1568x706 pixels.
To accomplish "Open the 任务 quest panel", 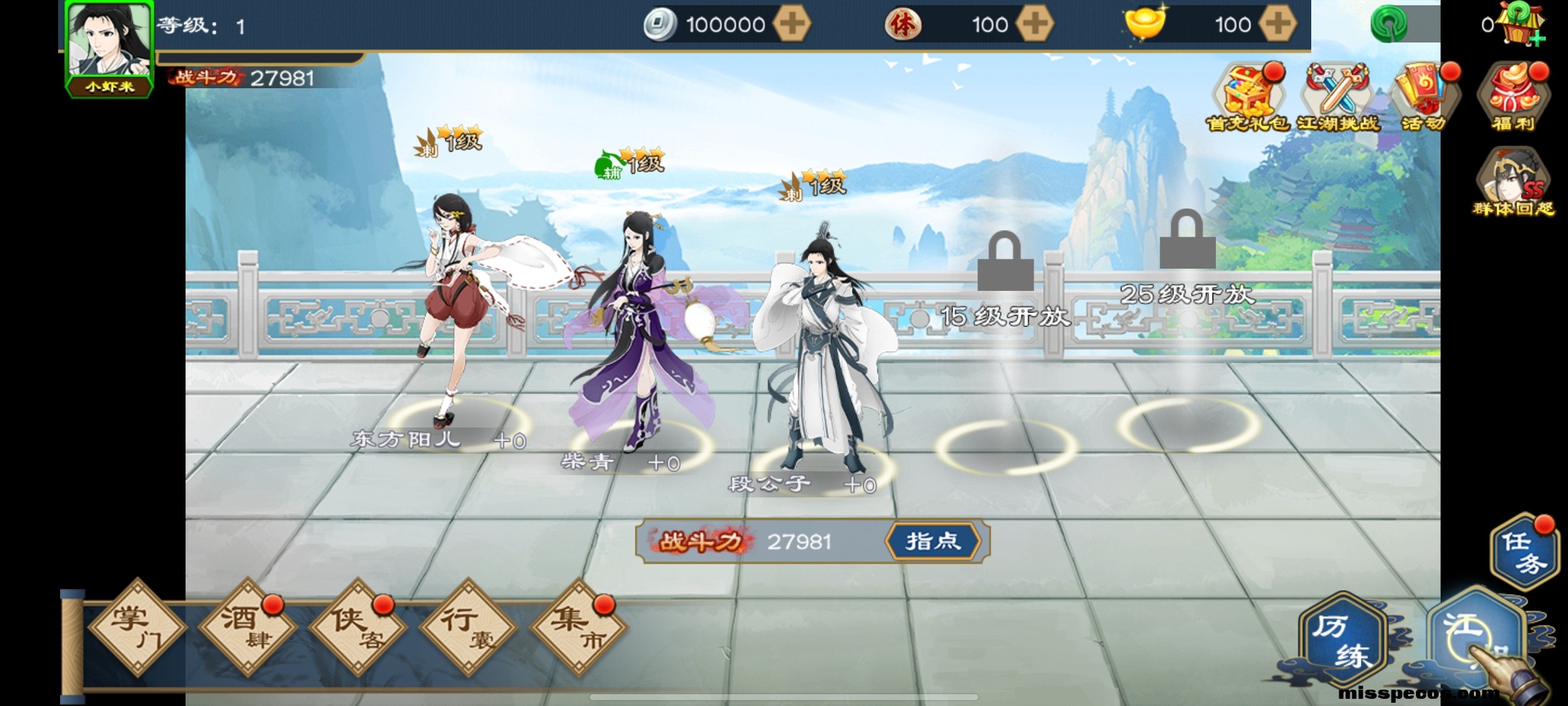I will pyautogui.click(x=1524, y=553).
